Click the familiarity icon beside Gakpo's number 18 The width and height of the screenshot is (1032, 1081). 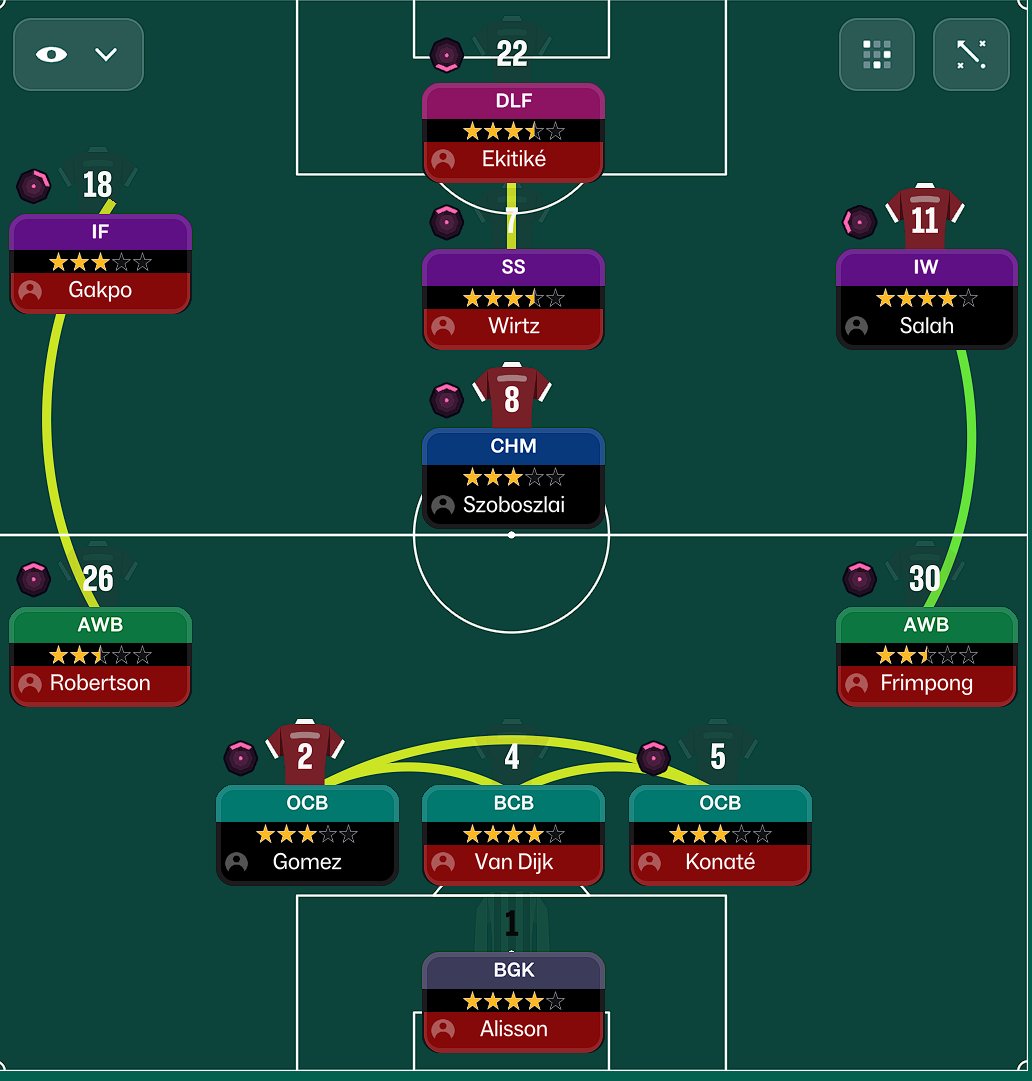point(34,185)
